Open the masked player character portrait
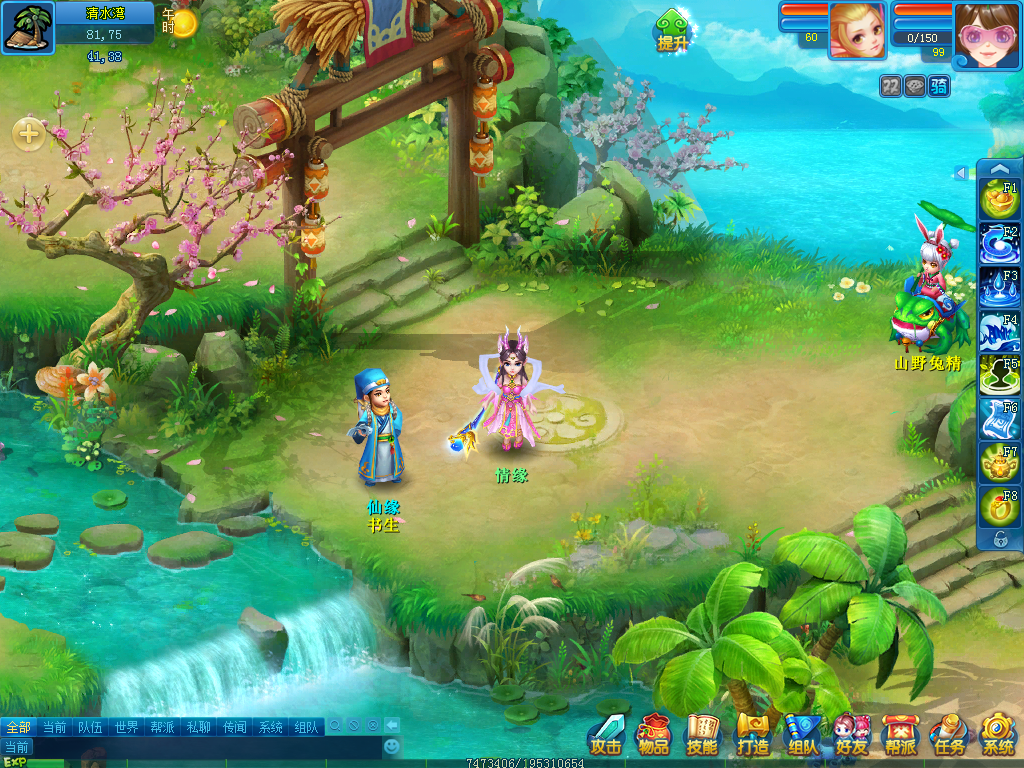The image size is (1024, 768). coord(985,35)
